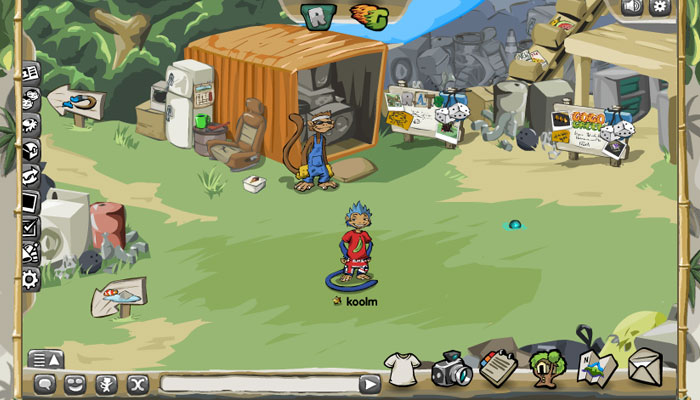This screenshot has width=700, height=400.
Task: Open the smiley emote menu
Action: pos(75,384)
